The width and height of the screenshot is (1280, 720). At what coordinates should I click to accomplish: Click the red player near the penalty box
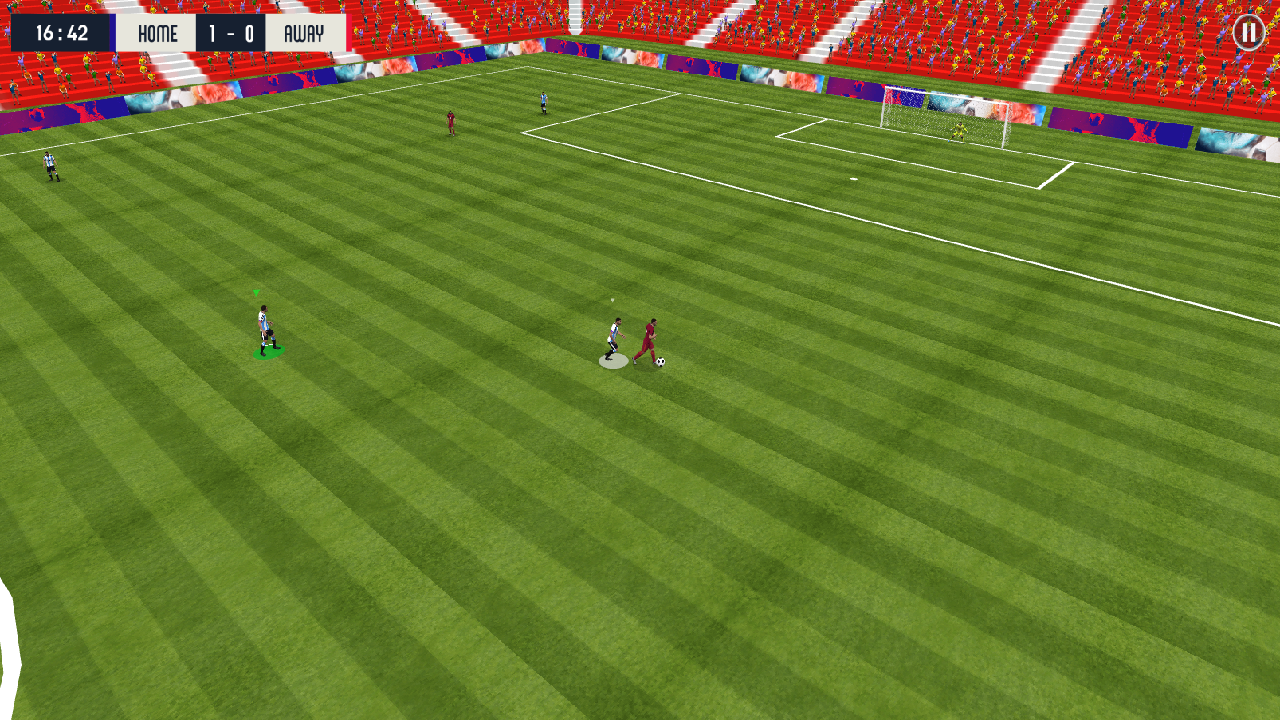(452, 122)
